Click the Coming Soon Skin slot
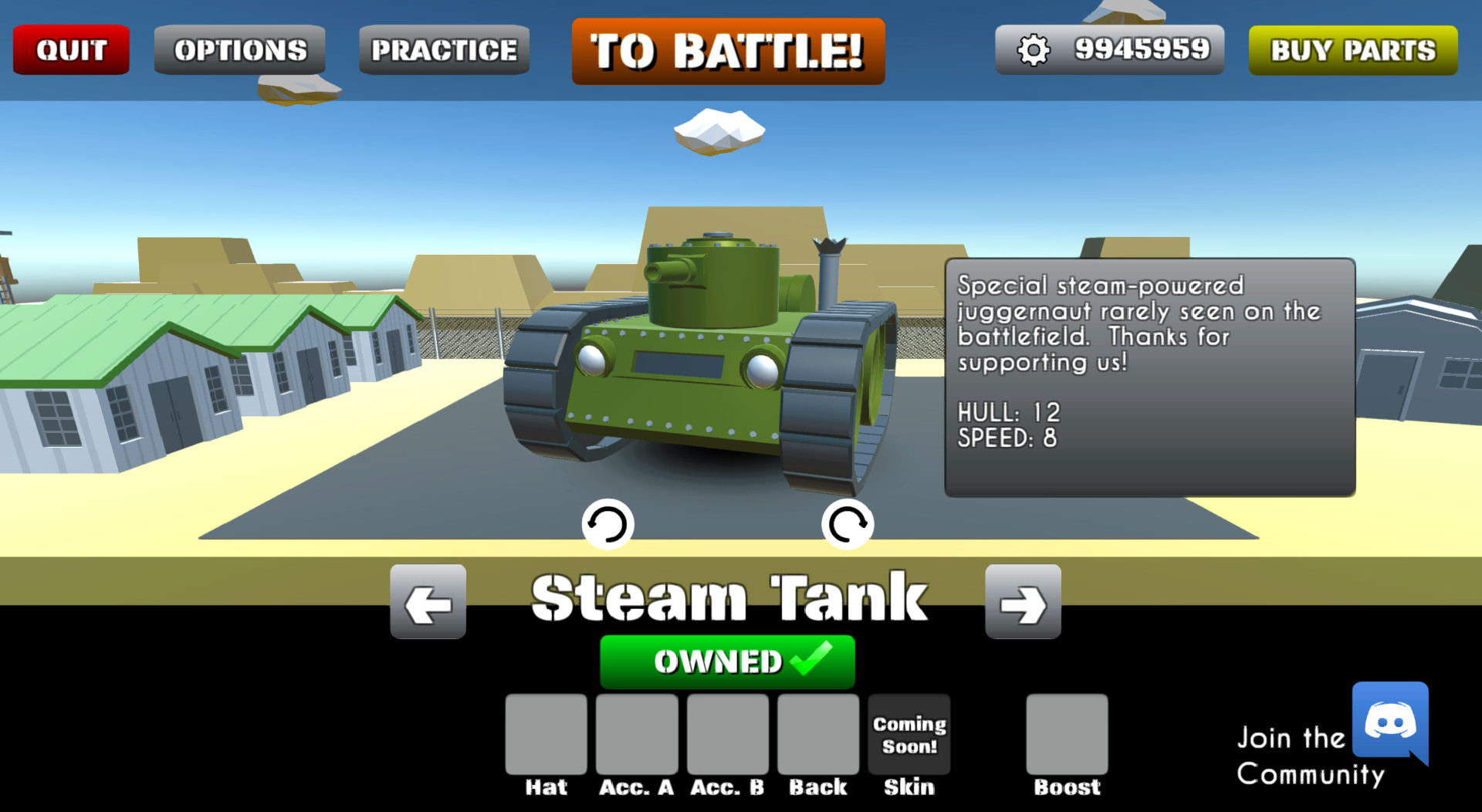 (x=908, y=734)
